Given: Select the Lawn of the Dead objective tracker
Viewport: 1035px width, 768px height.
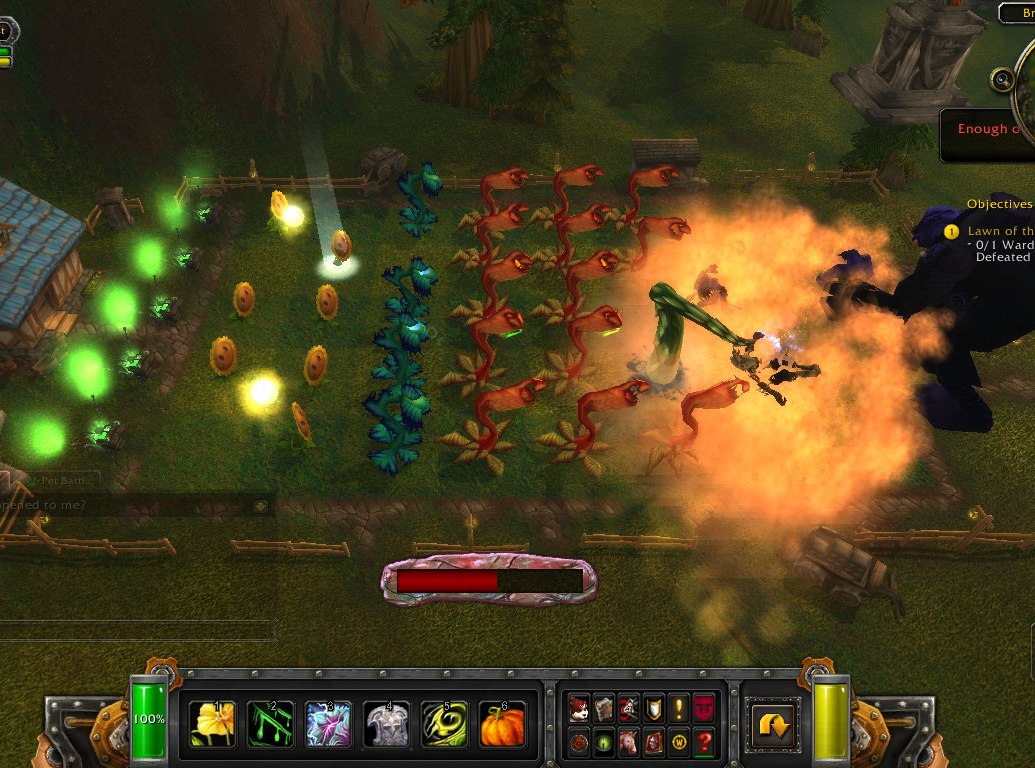Looking at the screenshot, I should [998, 231].
